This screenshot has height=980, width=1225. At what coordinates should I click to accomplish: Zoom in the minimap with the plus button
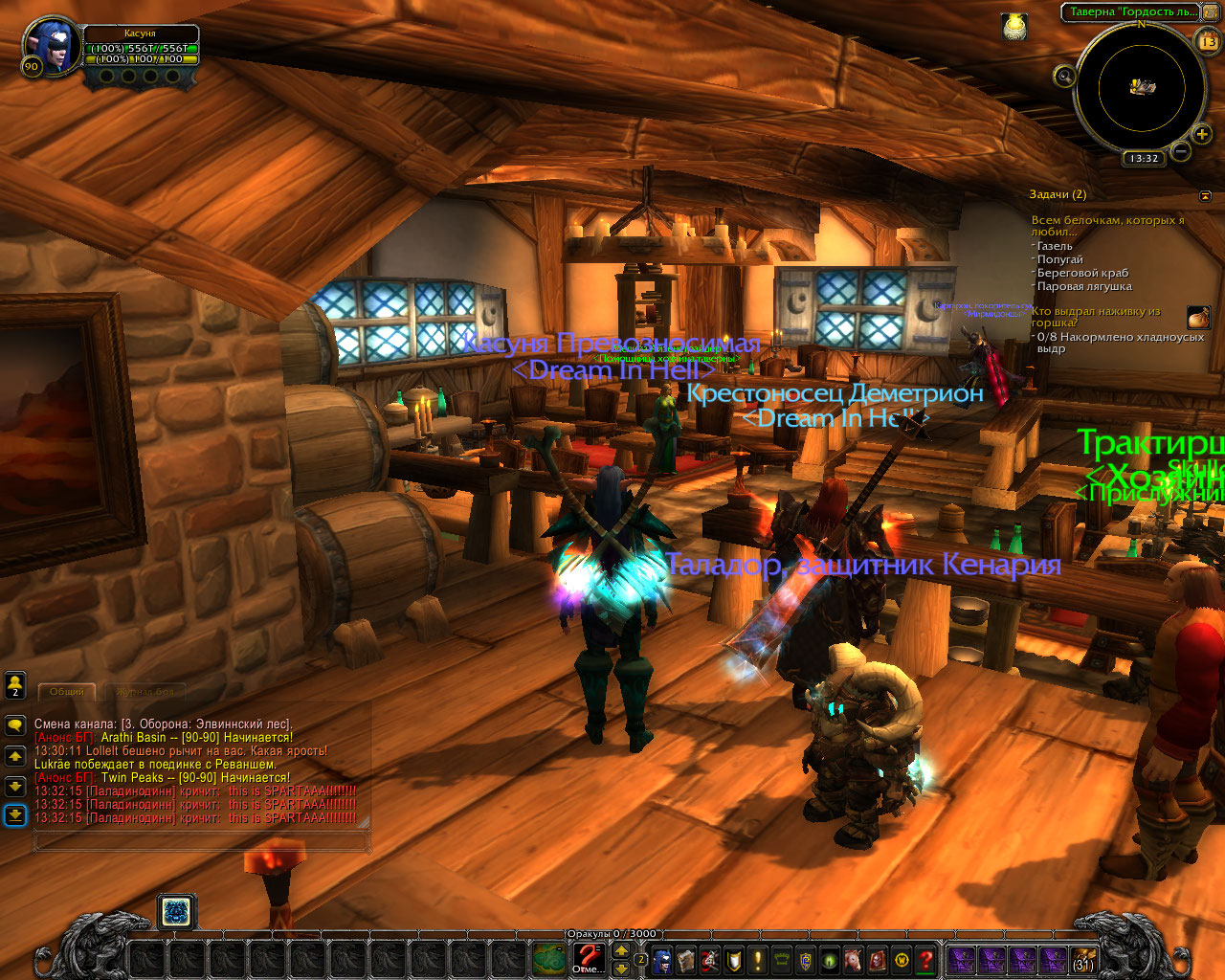(1202, 133)
